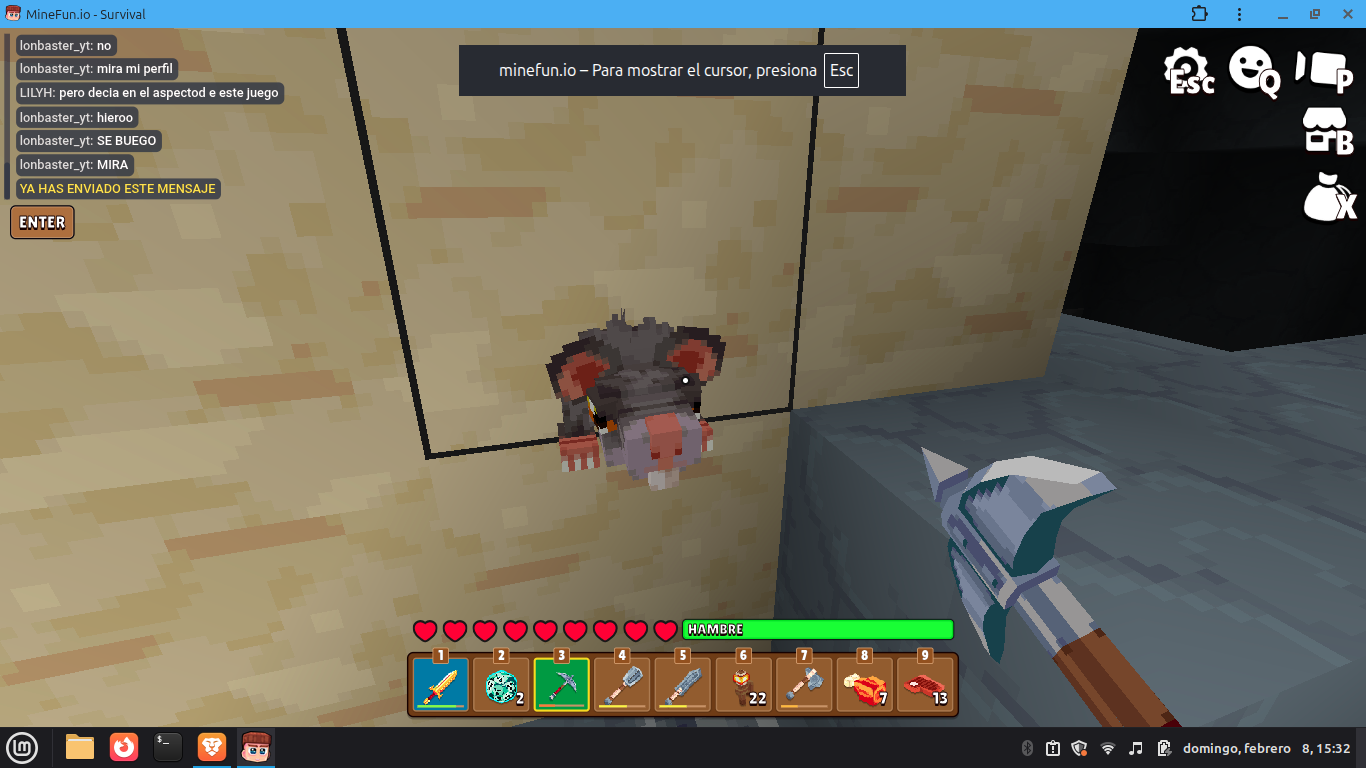Image resolution: width=1366 pixels, height=768 pixels.
Task: Click the ENTER chat button
Action: (42, 222)
